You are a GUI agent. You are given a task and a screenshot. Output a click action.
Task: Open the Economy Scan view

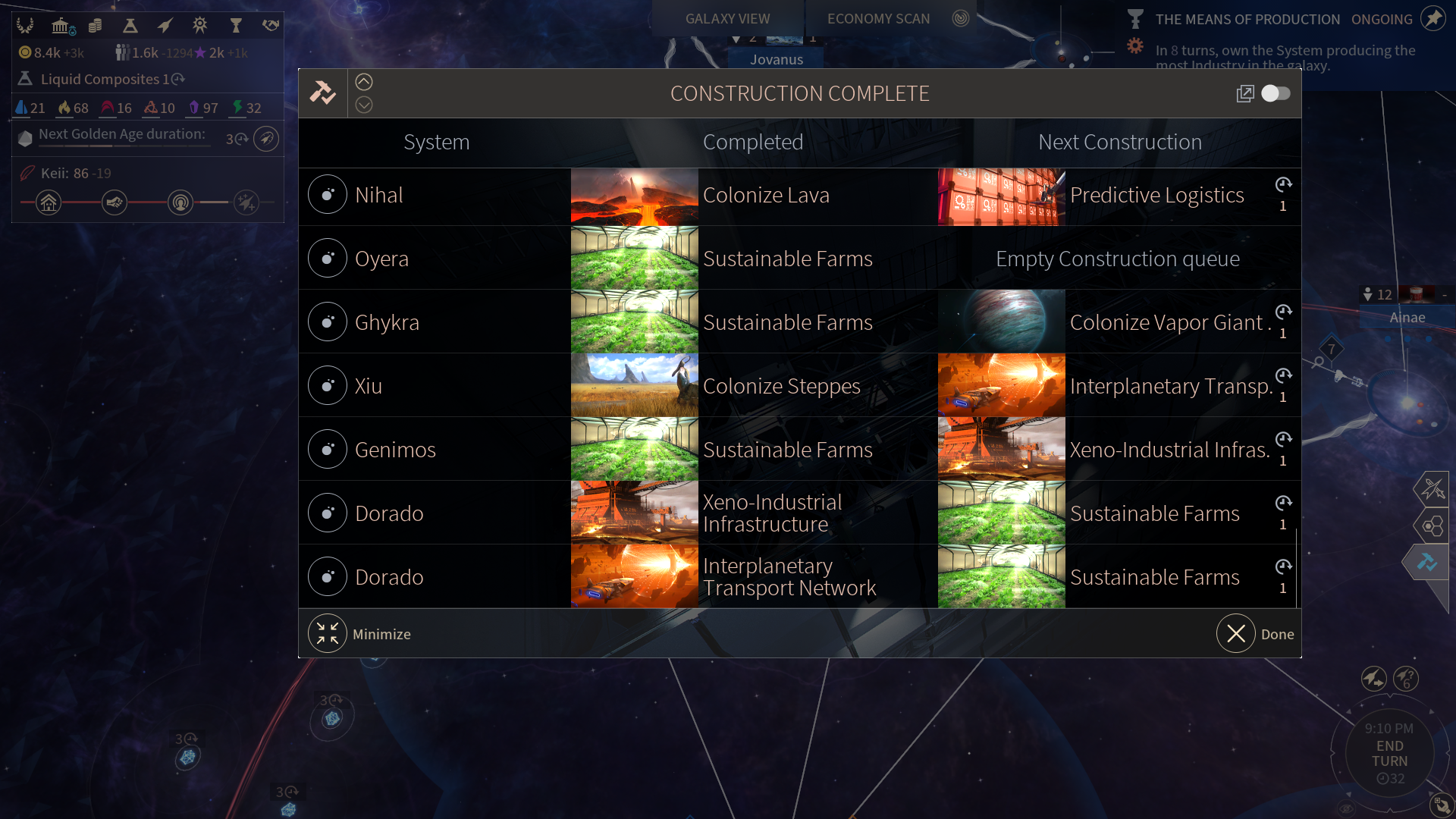tap(878, 18)
